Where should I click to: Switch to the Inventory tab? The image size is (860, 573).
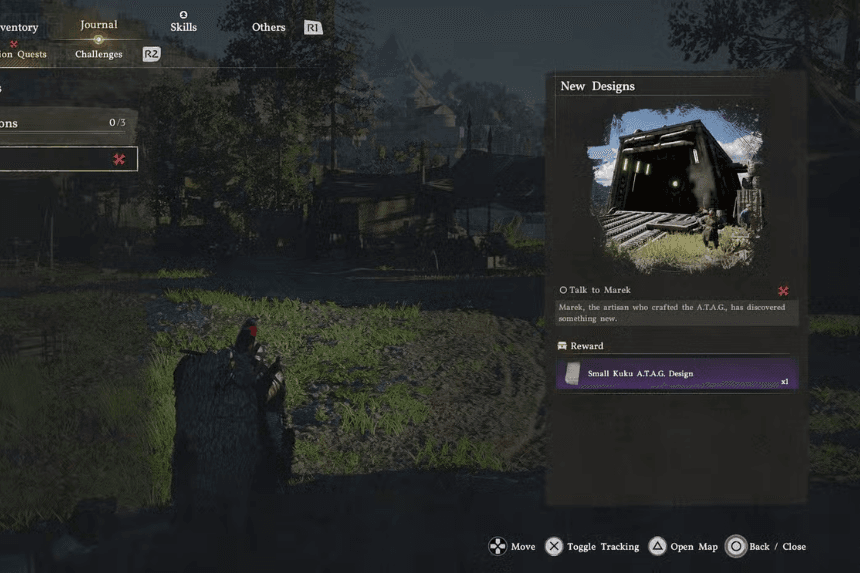pyautogui.click(x=18, y=28)
